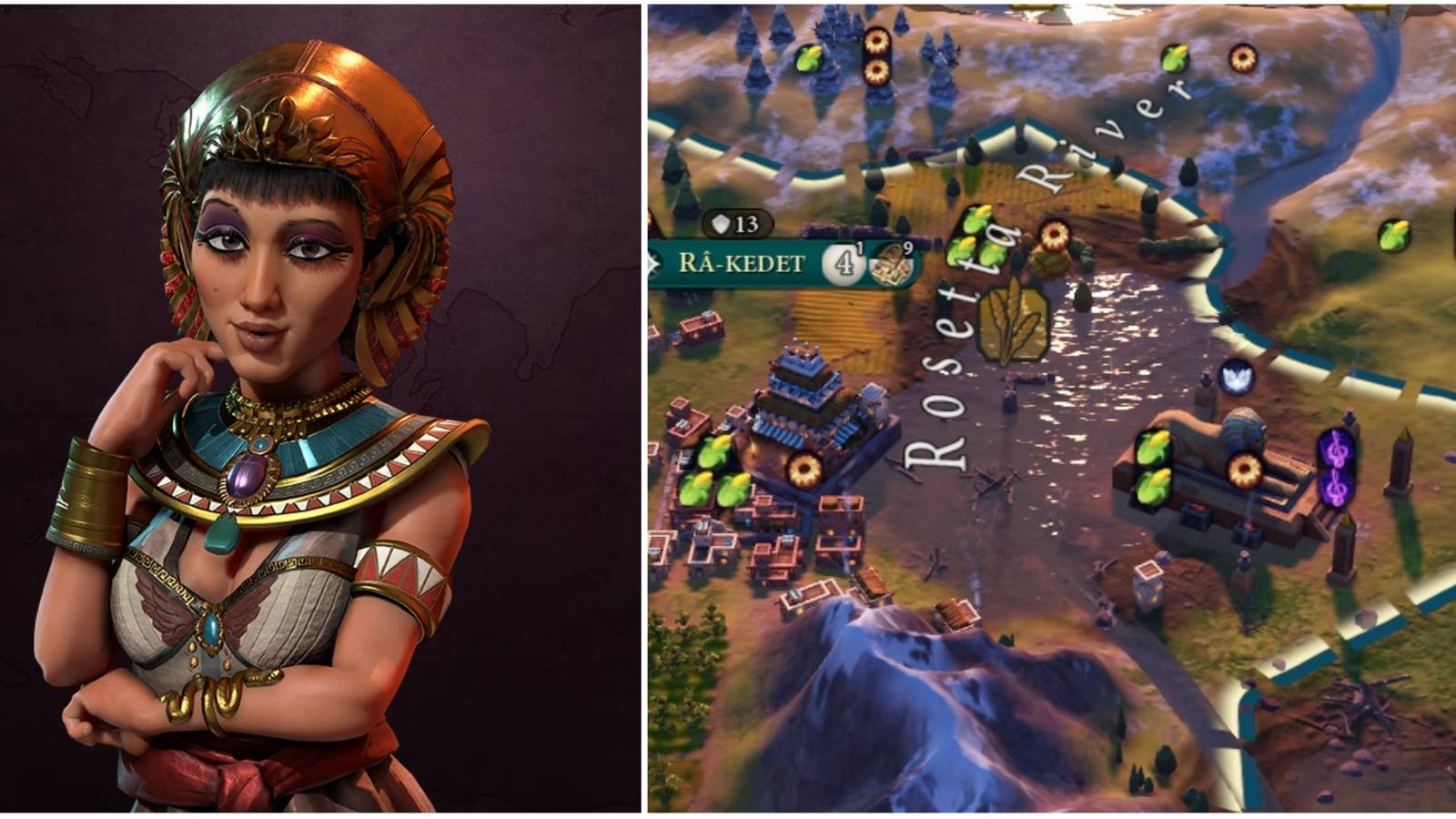Click the wheat bundle icon on the flooded tile
1456x819 pixels.
click(x=1013, y=323)
